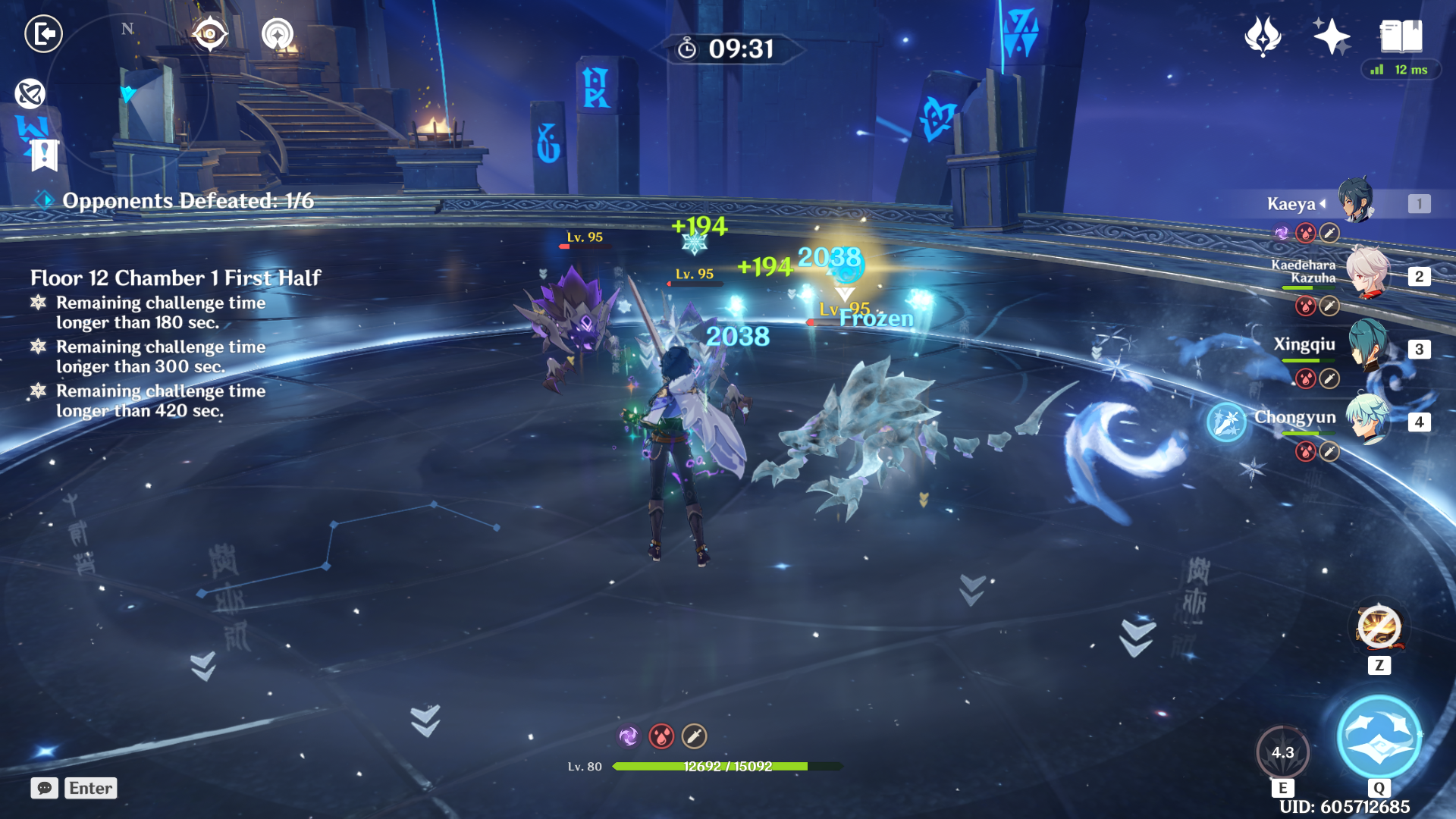Expand the Floor 12 Chamber 1 objectives list
The image size is (1456, 819).
click(176, 278)
